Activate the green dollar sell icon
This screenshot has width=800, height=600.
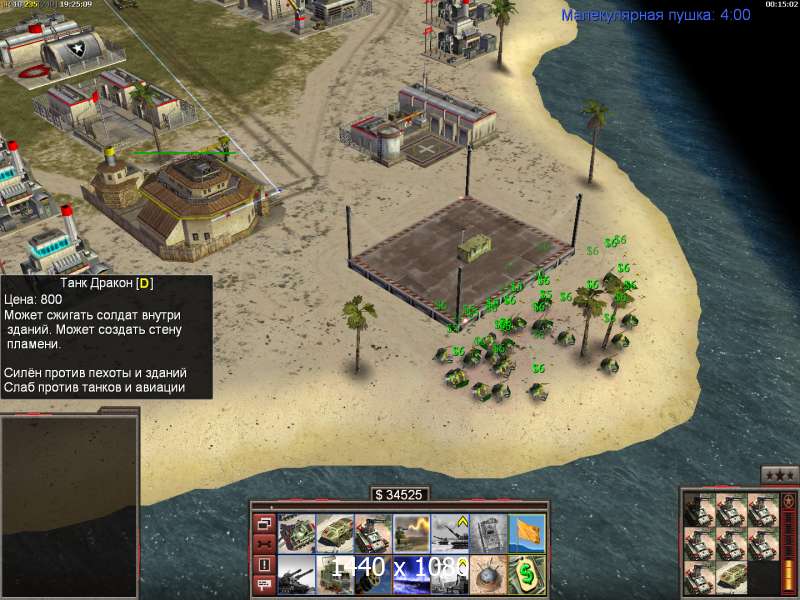coord(527,574)
